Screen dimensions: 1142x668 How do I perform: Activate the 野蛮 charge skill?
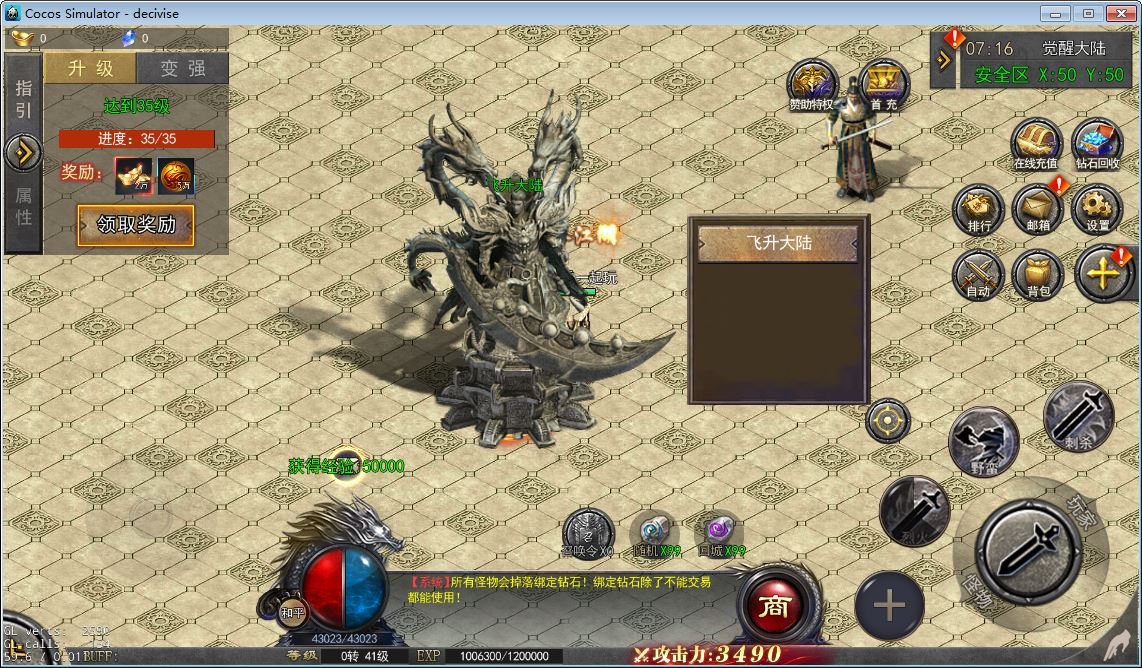click(x=983, y=441)
